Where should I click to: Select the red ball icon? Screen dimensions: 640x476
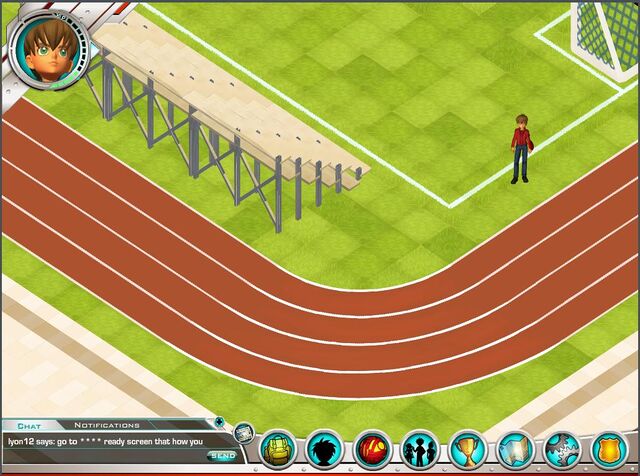point(372,450)
